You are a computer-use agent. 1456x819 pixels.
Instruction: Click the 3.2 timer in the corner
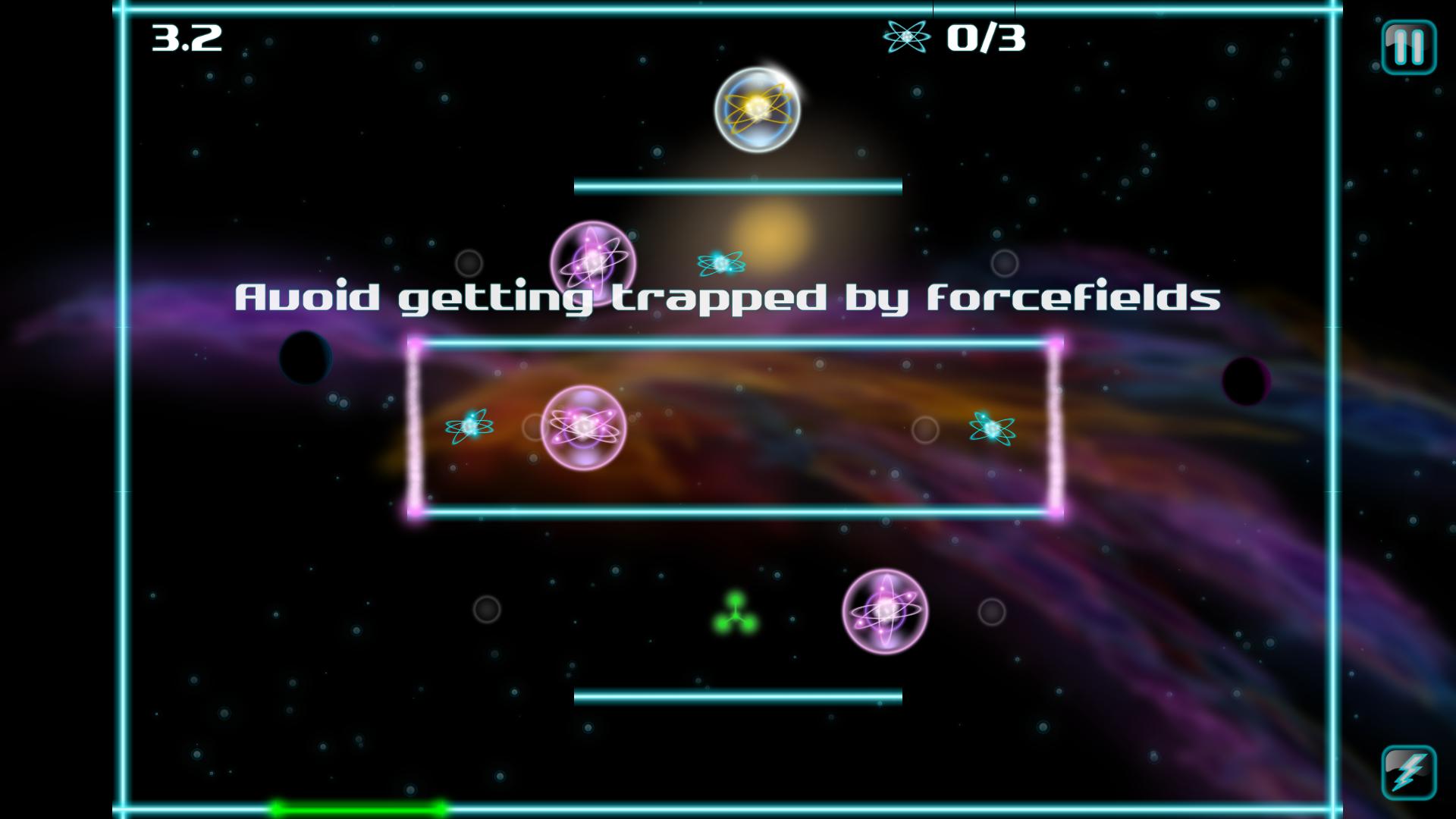pos(184,37)
